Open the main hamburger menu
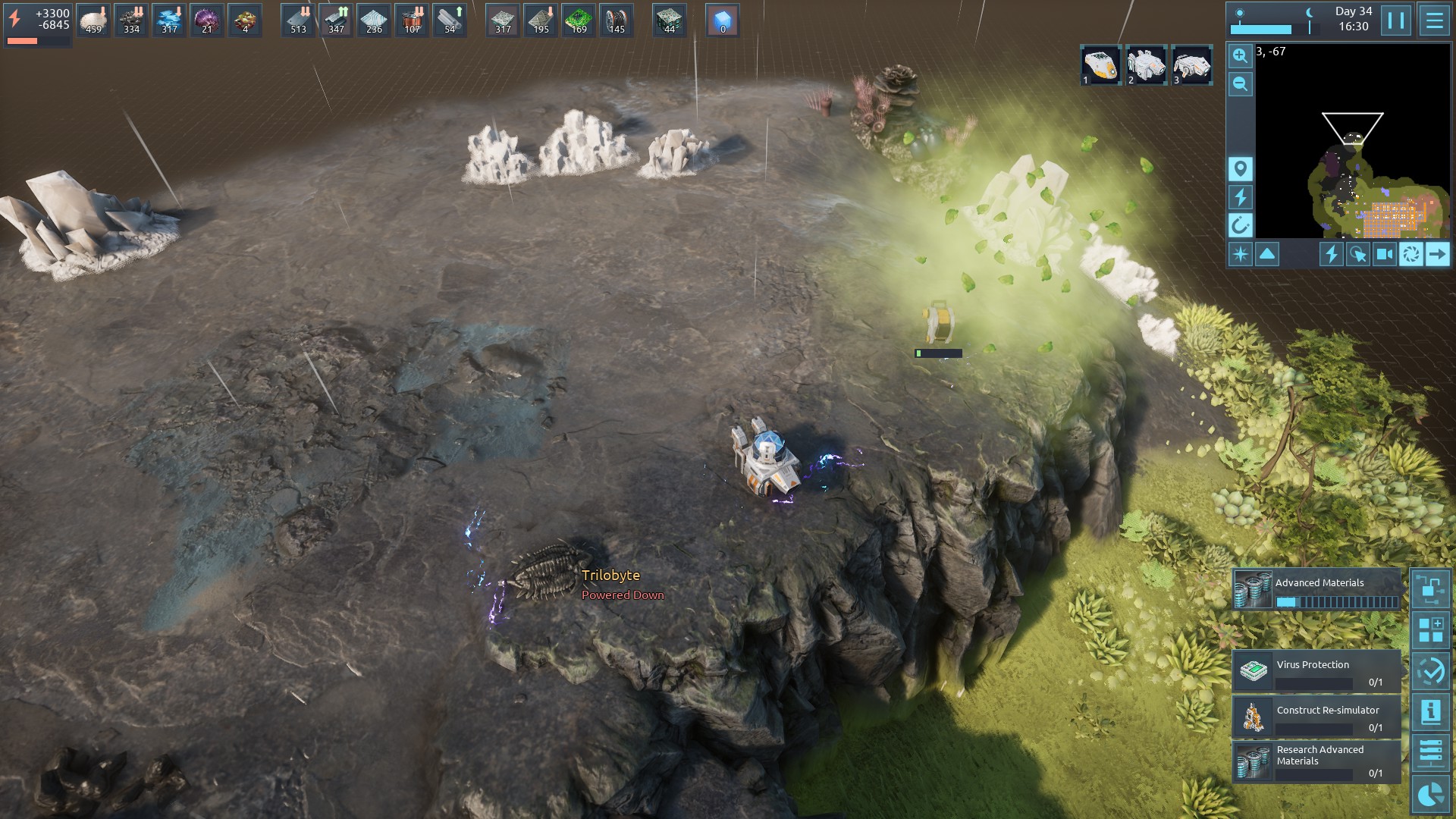1456x819 pixels. 1434,20
